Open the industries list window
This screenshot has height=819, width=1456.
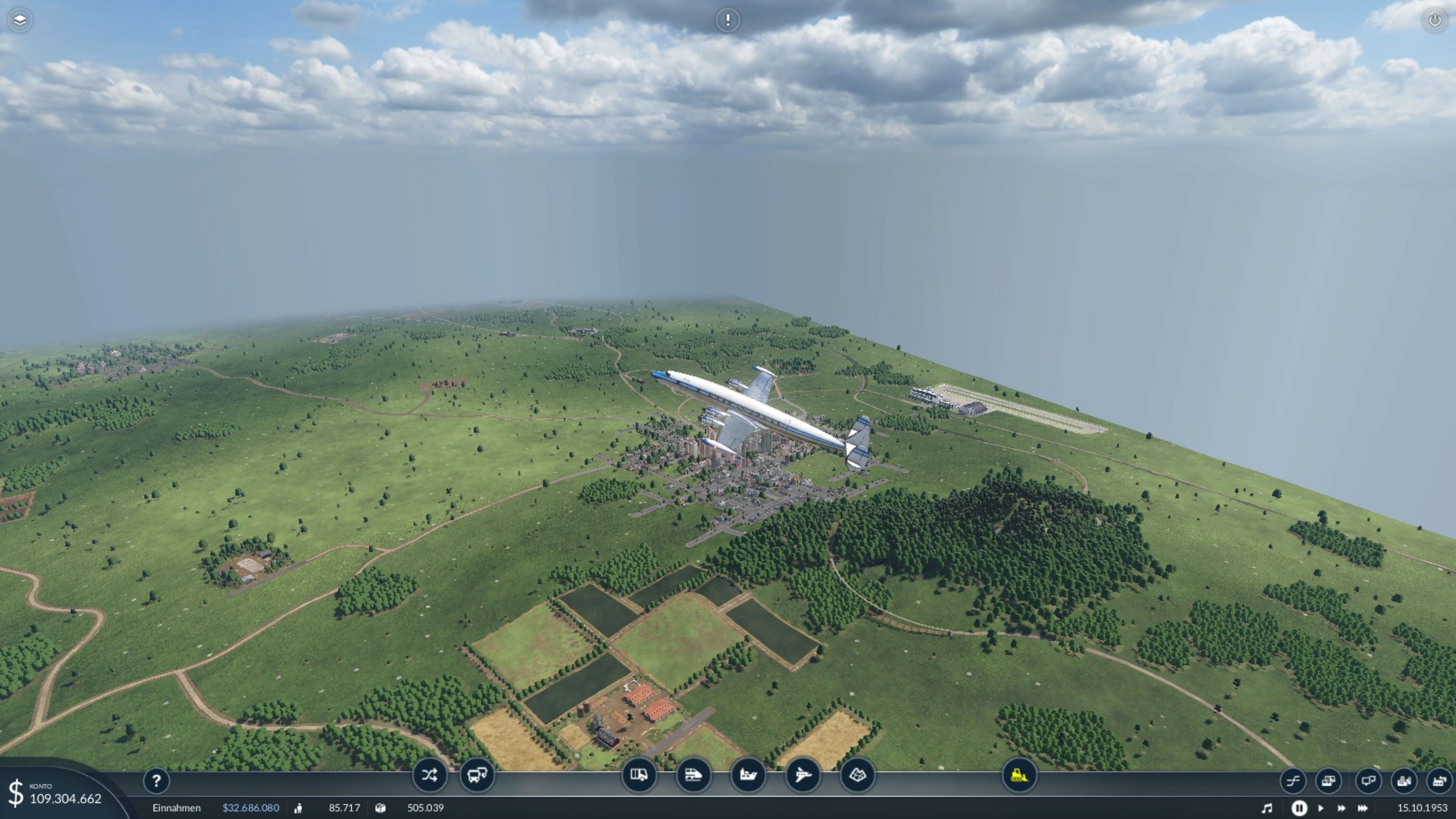(x=1439, y=781)
